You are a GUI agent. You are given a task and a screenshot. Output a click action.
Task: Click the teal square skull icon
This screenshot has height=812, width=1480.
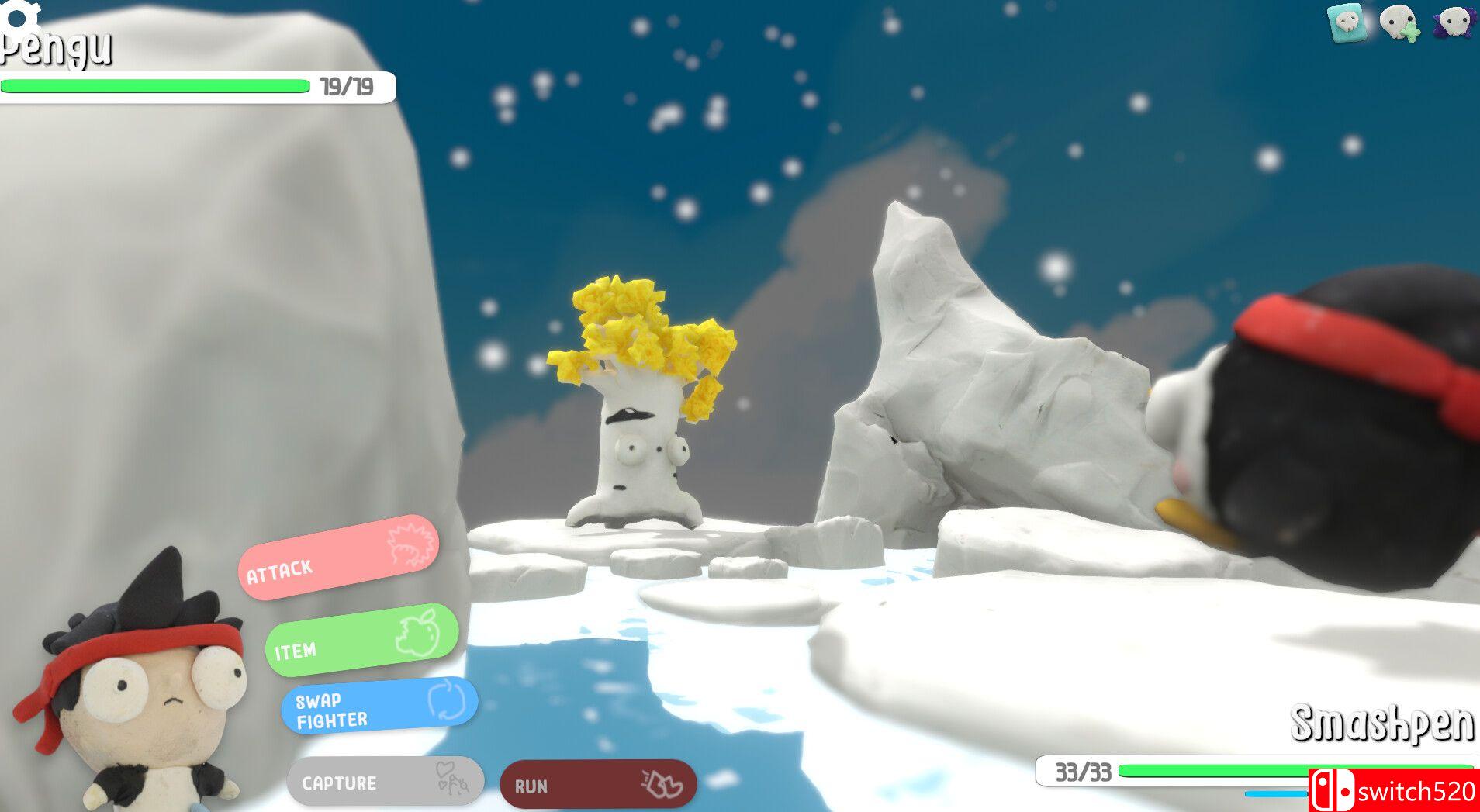1348,22
